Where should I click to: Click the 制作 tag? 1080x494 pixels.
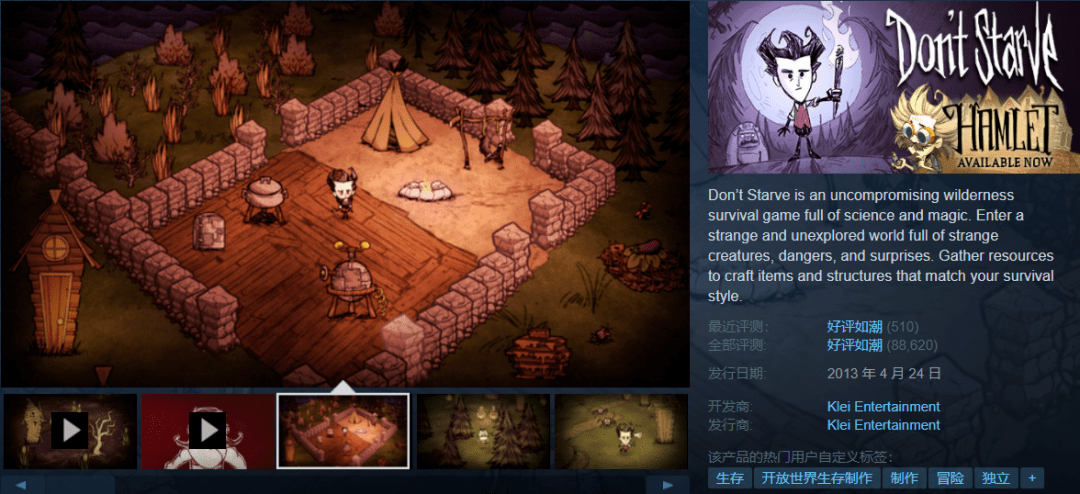point(904,479)
